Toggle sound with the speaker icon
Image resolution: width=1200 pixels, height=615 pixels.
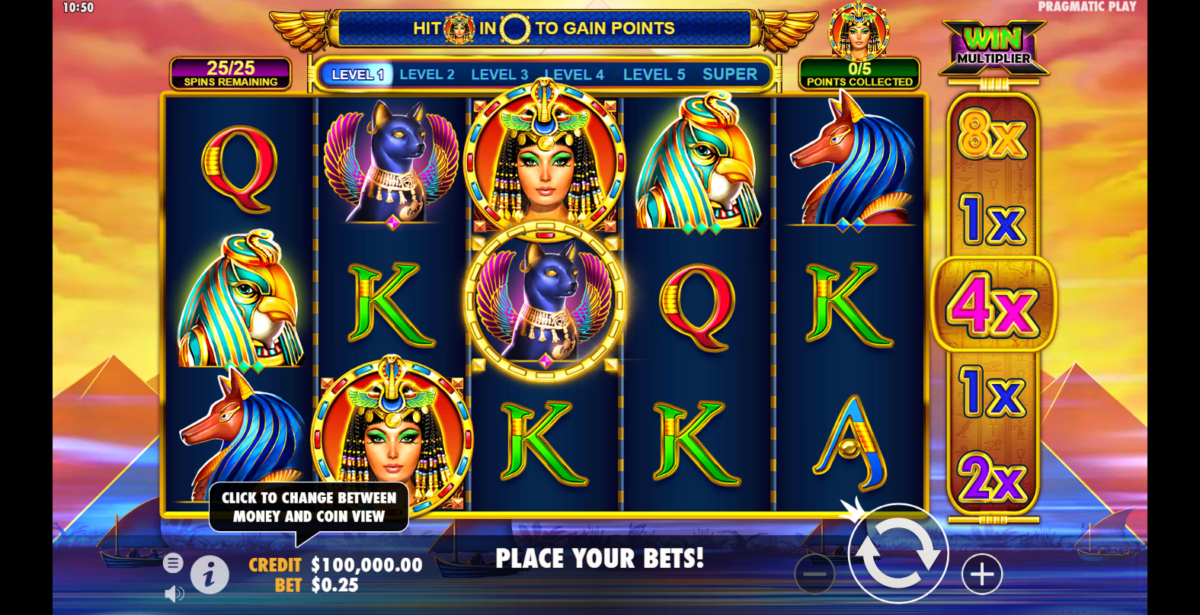(173, 593)
